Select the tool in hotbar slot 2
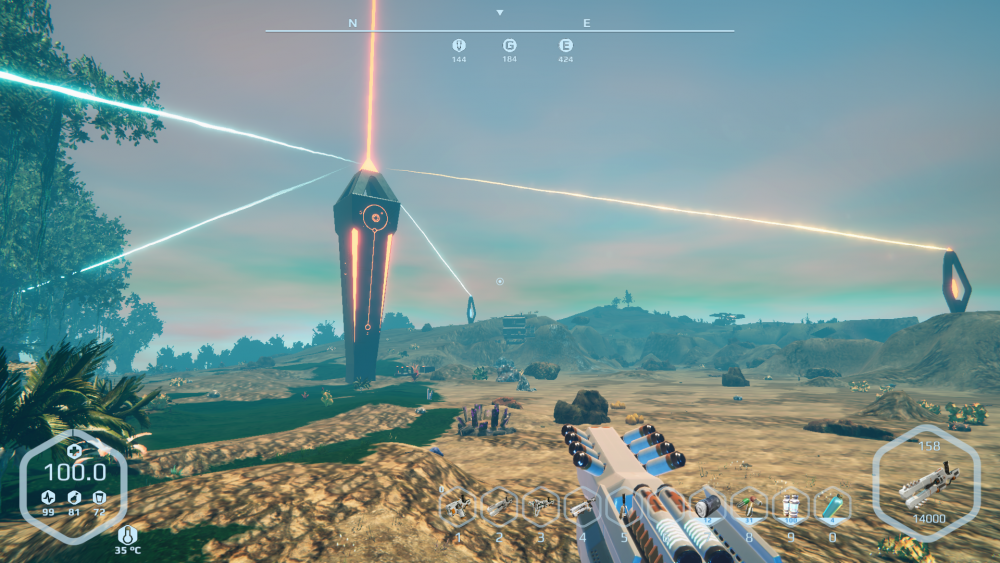The width and height of the screenshot is (1000, 563). tap(500, 507)
